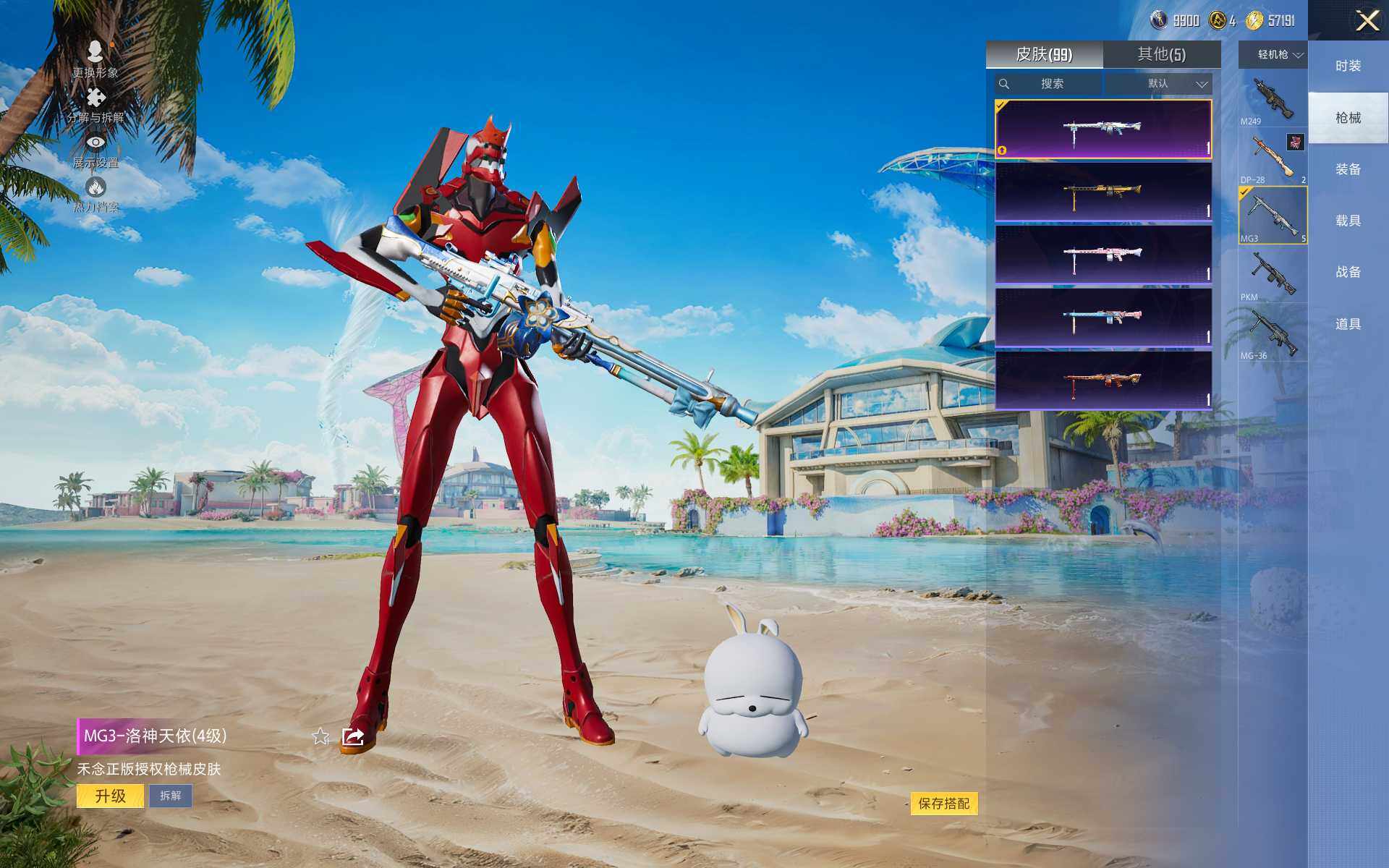Select the red and gold MG3 skin
1389x868 pixels.
click(x=1103, y=380)
